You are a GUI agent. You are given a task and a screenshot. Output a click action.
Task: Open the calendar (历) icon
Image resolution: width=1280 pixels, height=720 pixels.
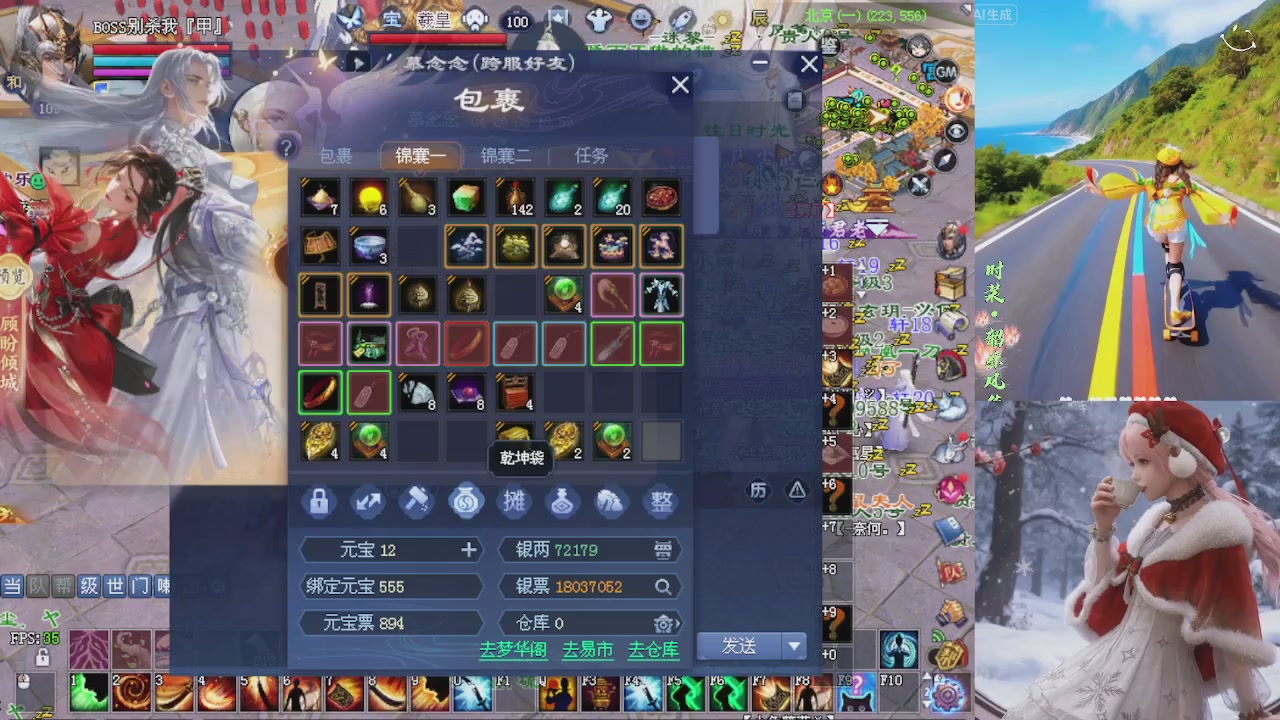pos(758,491)
